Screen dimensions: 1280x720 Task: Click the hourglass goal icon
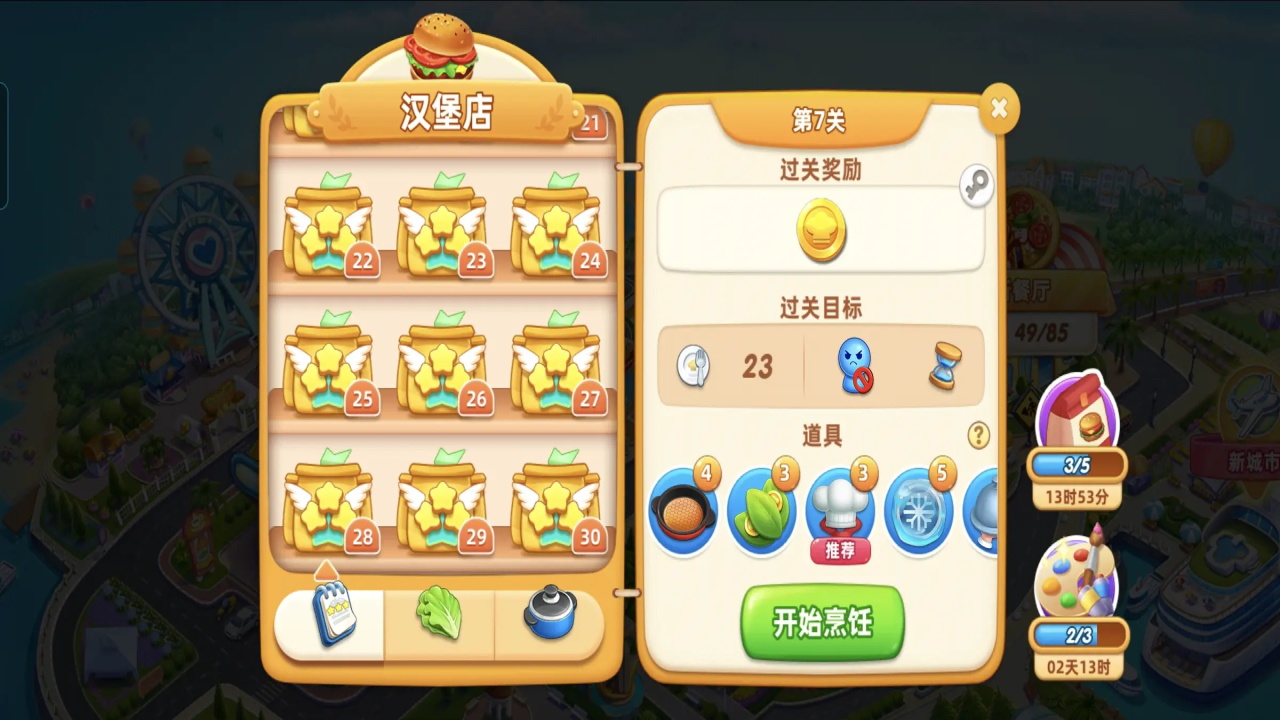pos(944,365)
